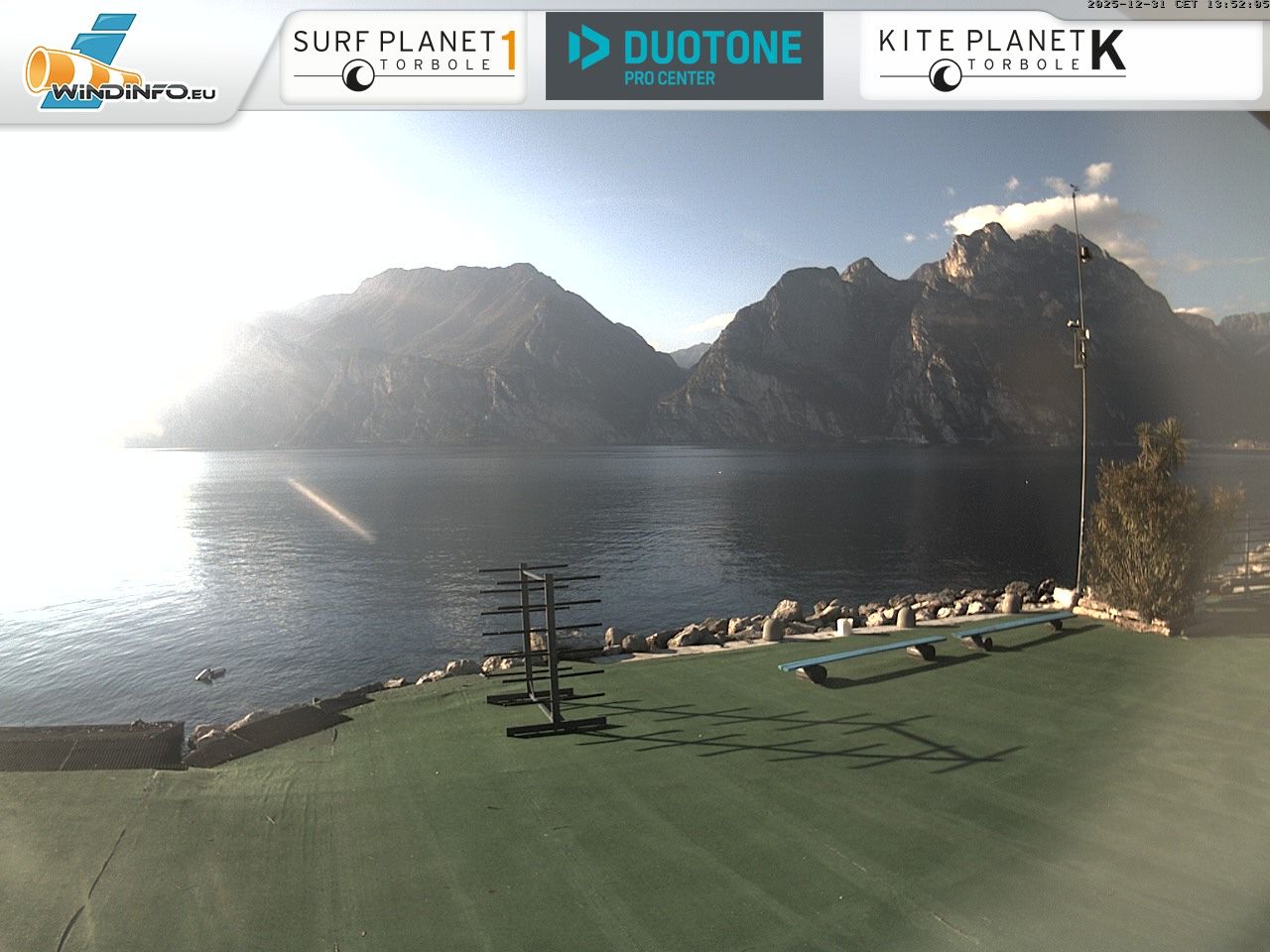
Task: Choose the Kite Planet Torbole K banner
Action: (1002, 57)
